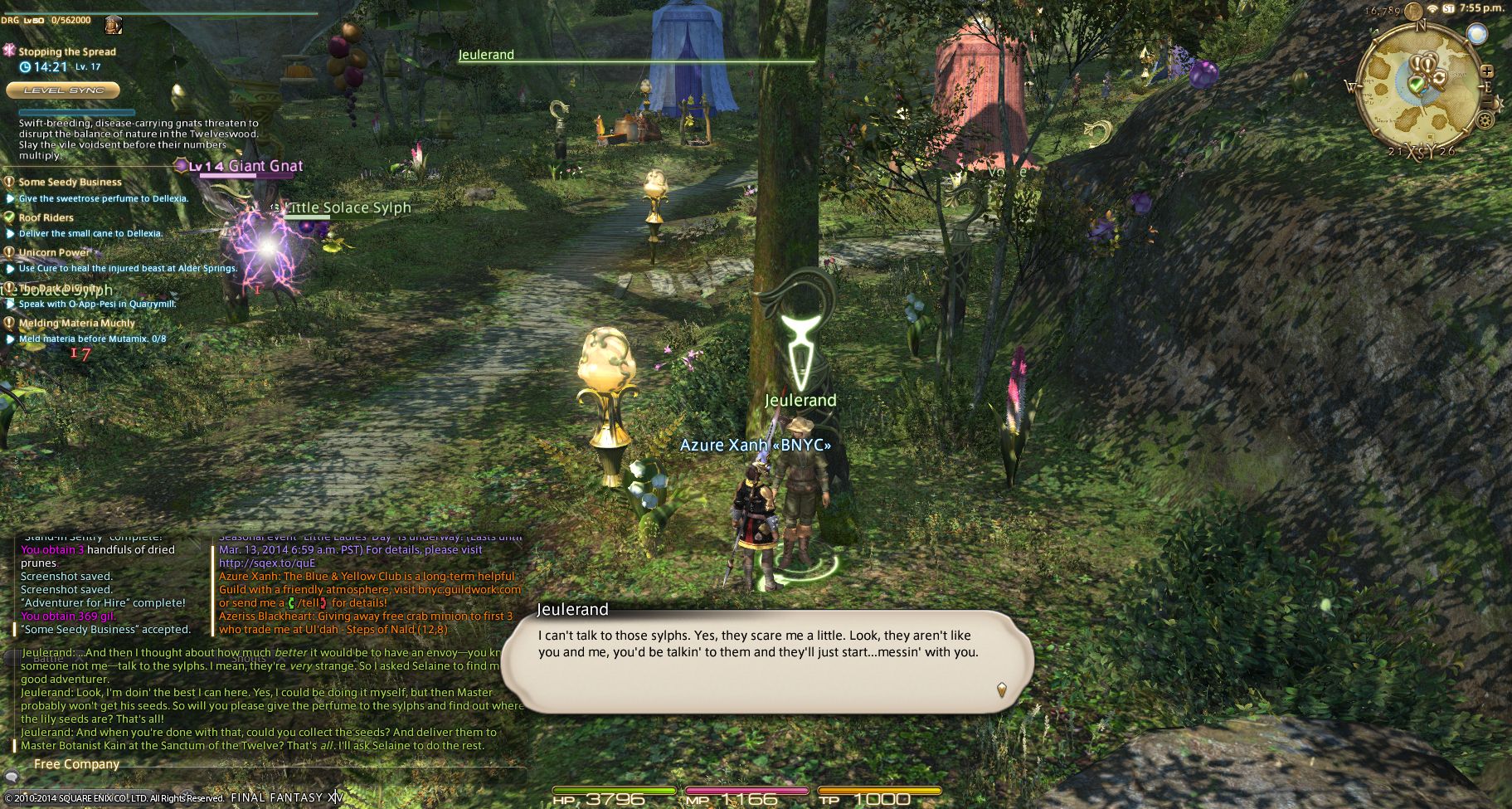This screenshot has height=809, width=1512.
Task: Click the character portrait icon near DRG
Action: point(114,24)
